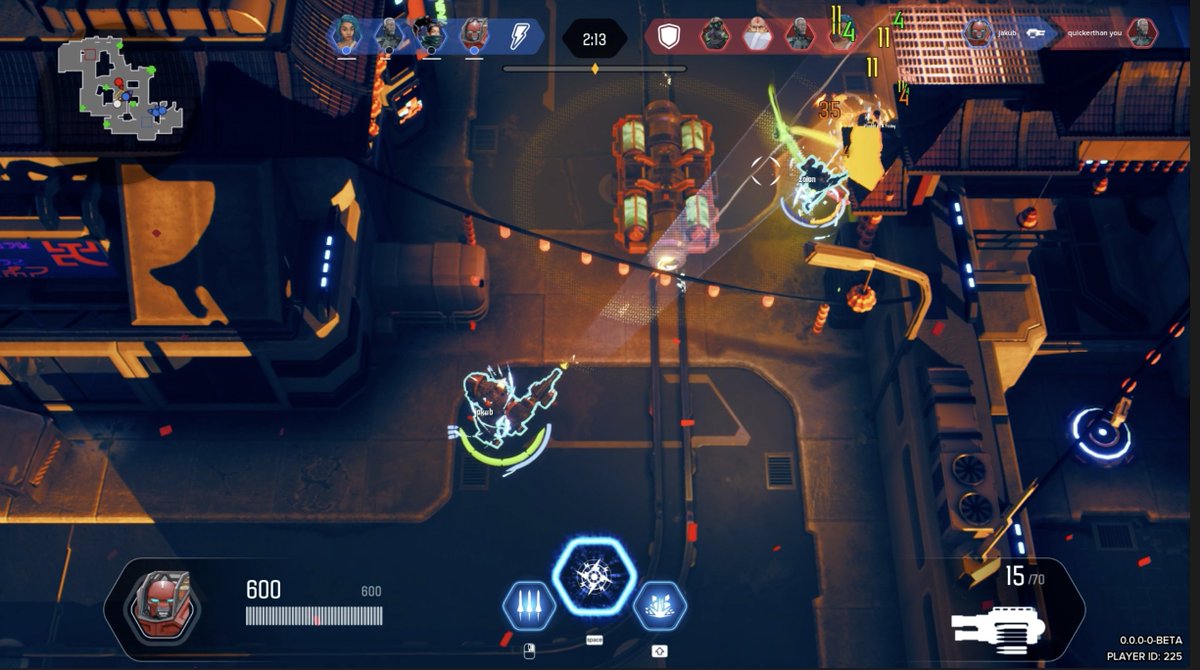
Task: Click the red team shield icon
Action: click(x=669, y=37)
